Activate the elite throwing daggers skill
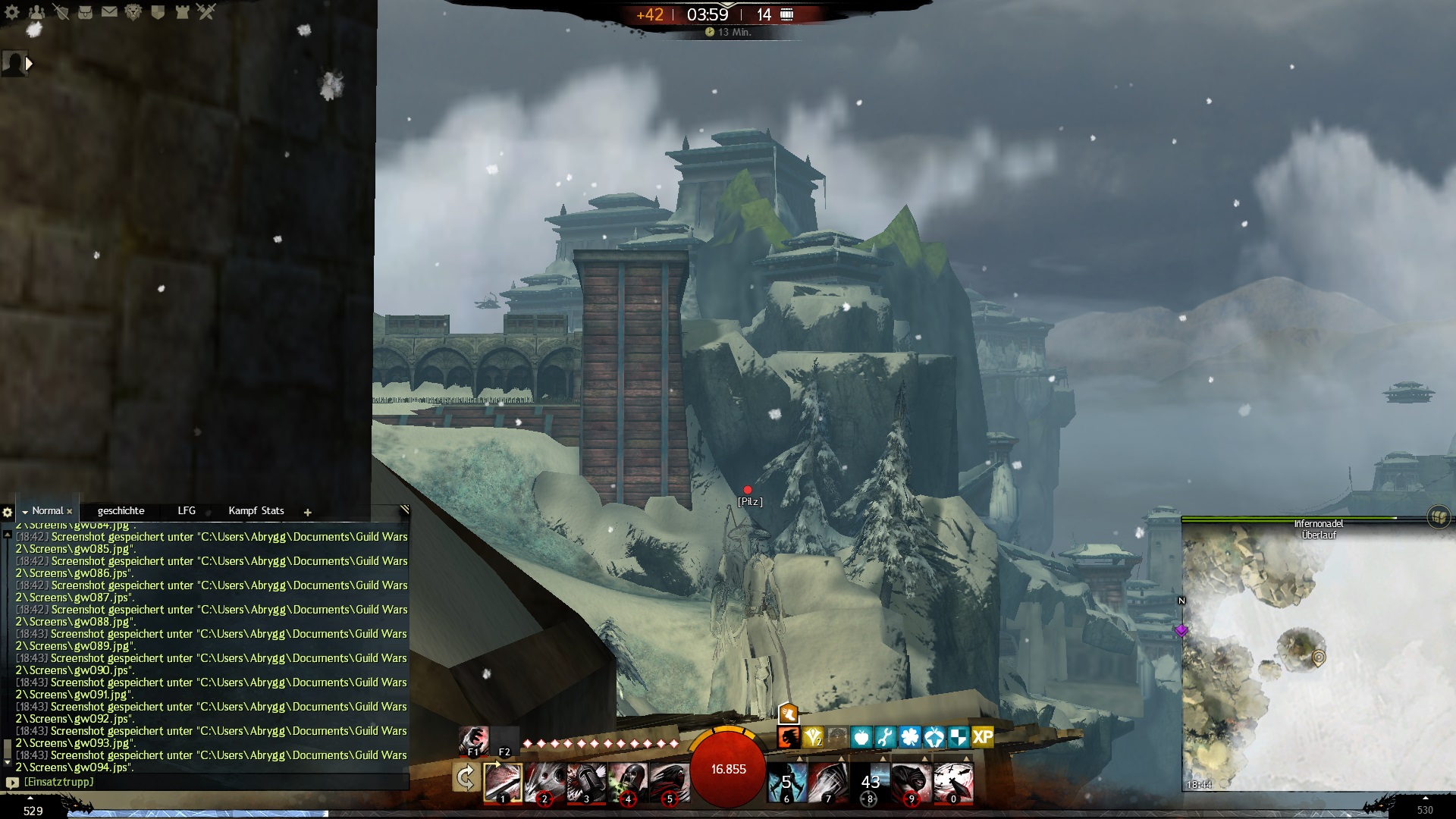Screen dimensions: 1456x819 pyautogui.click(x=953, y=782)
